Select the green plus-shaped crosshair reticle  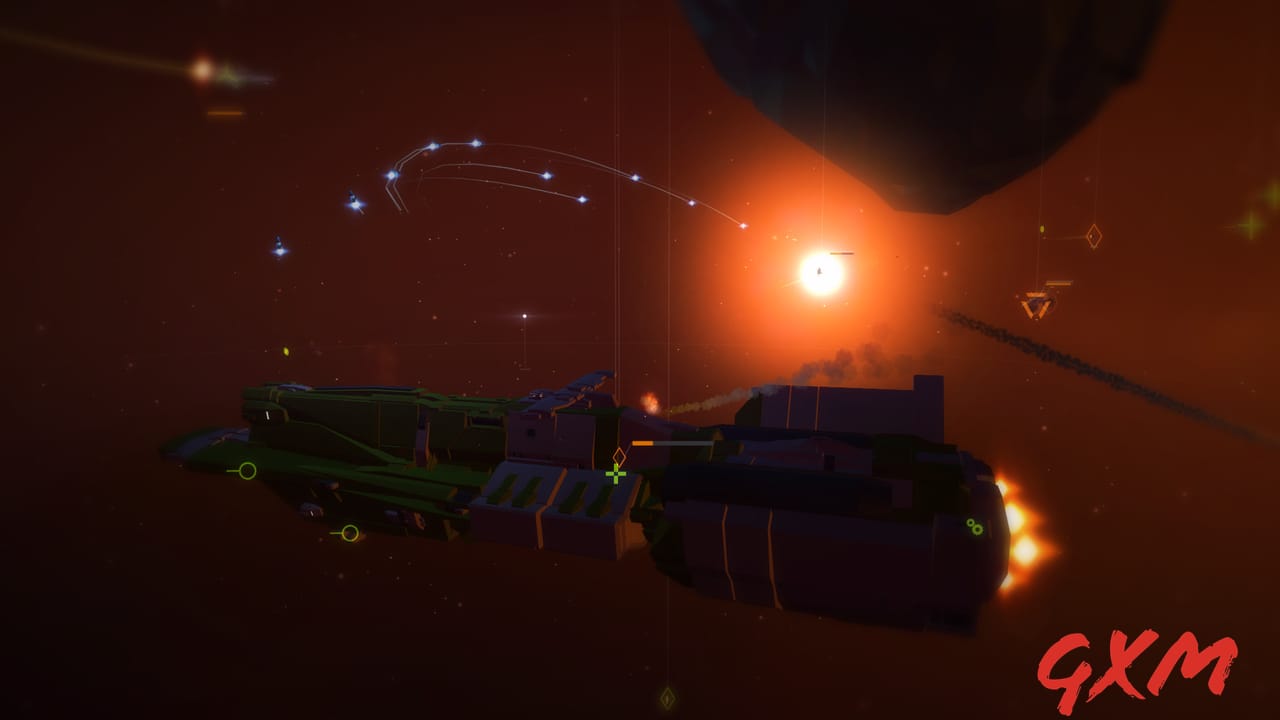[x=616, y=475]
